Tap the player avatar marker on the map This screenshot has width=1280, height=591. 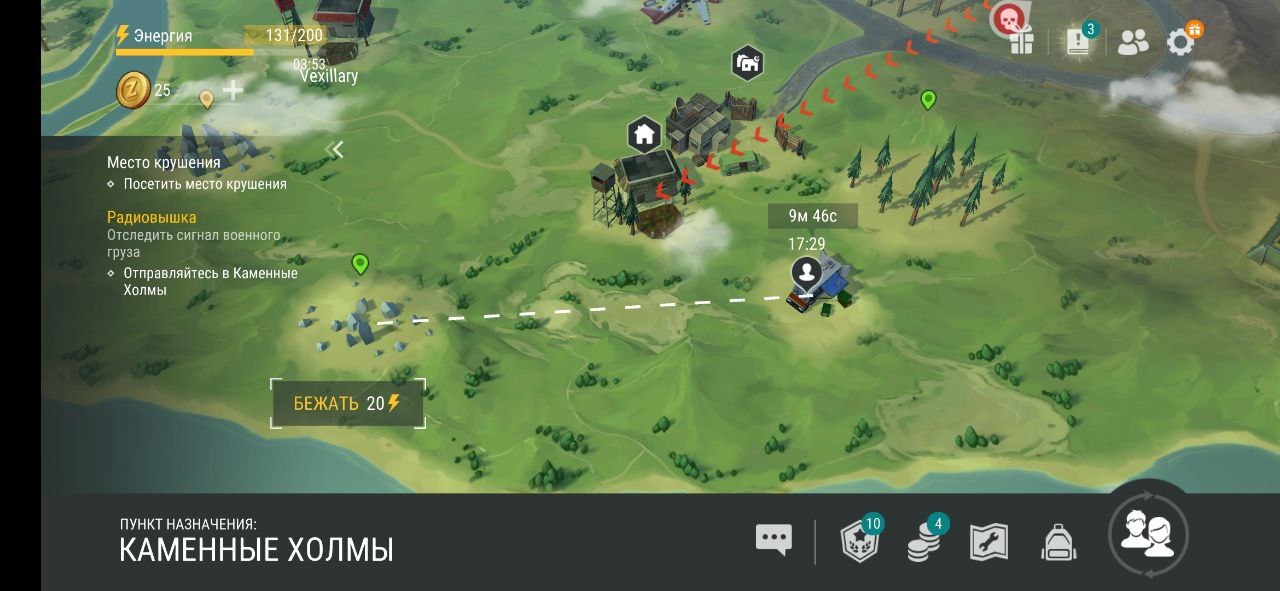806,272
